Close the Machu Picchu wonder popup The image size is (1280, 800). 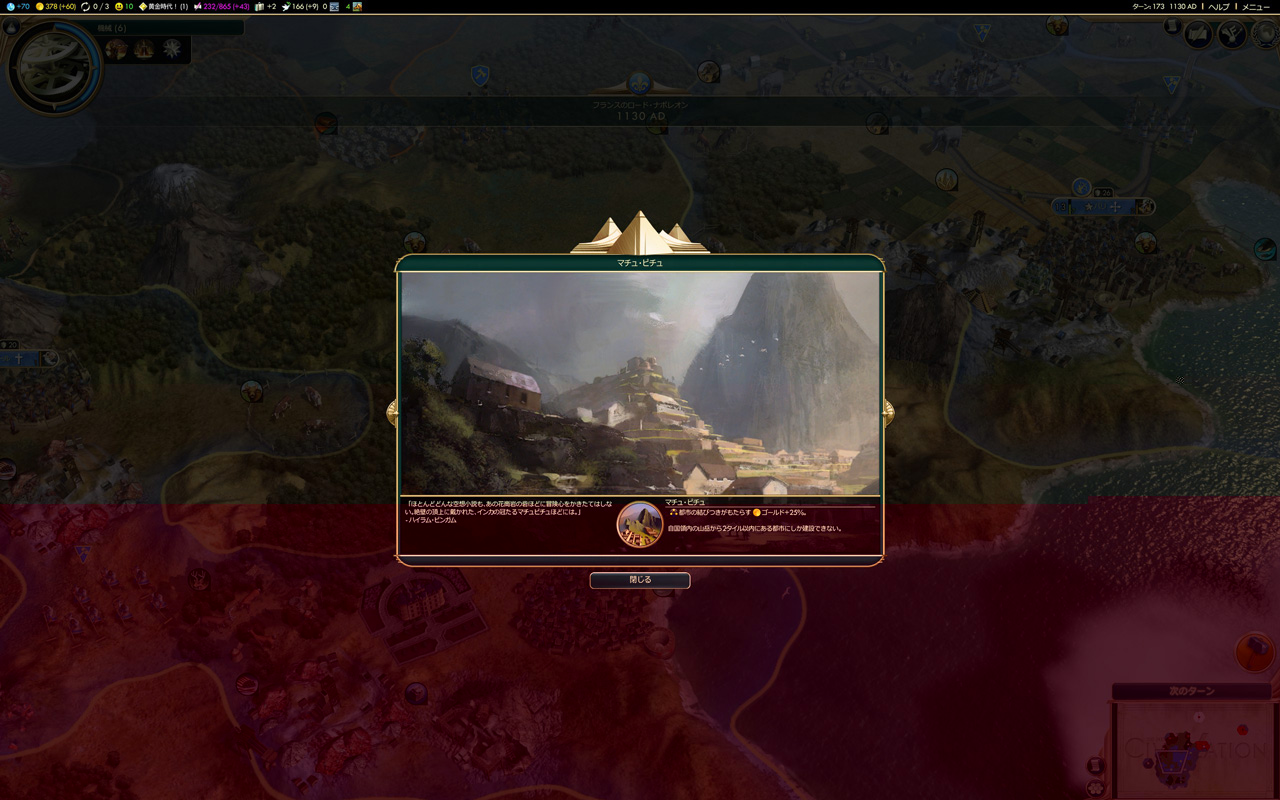(639, 580)
